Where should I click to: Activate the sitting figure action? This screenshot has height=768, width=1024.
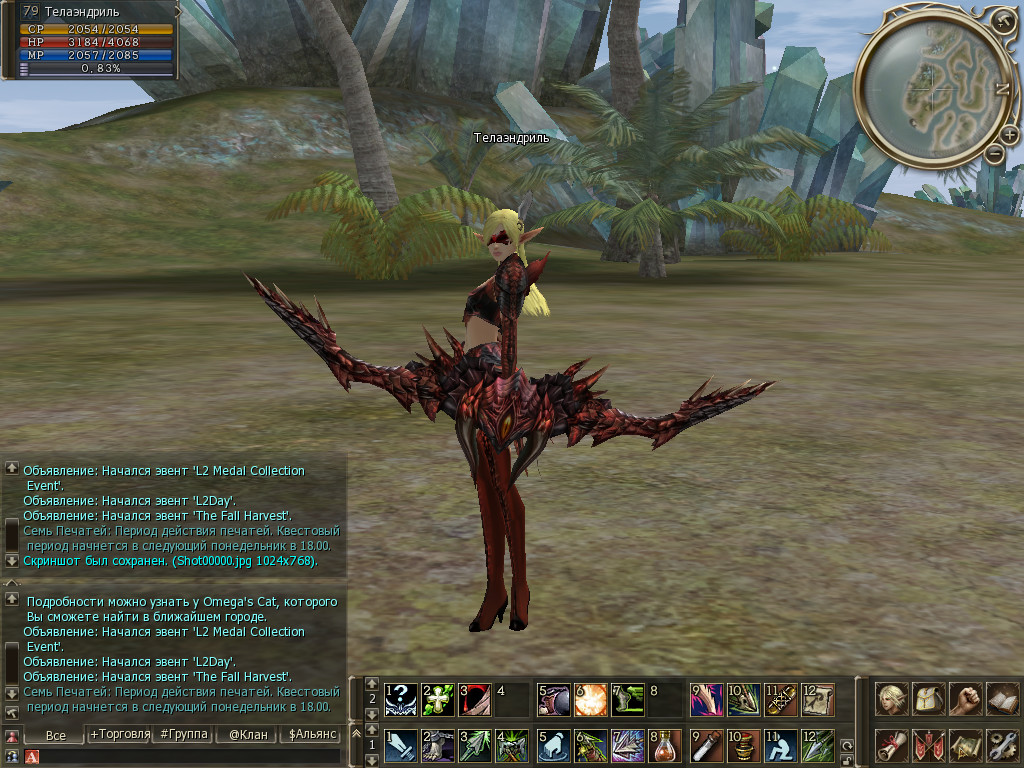pos(781,746)
